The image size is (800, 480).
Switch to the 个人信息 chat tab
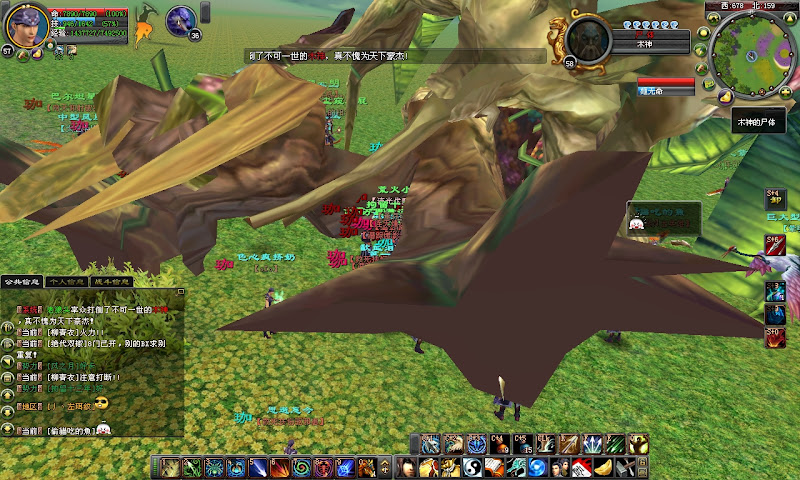(x=68, y=283)
